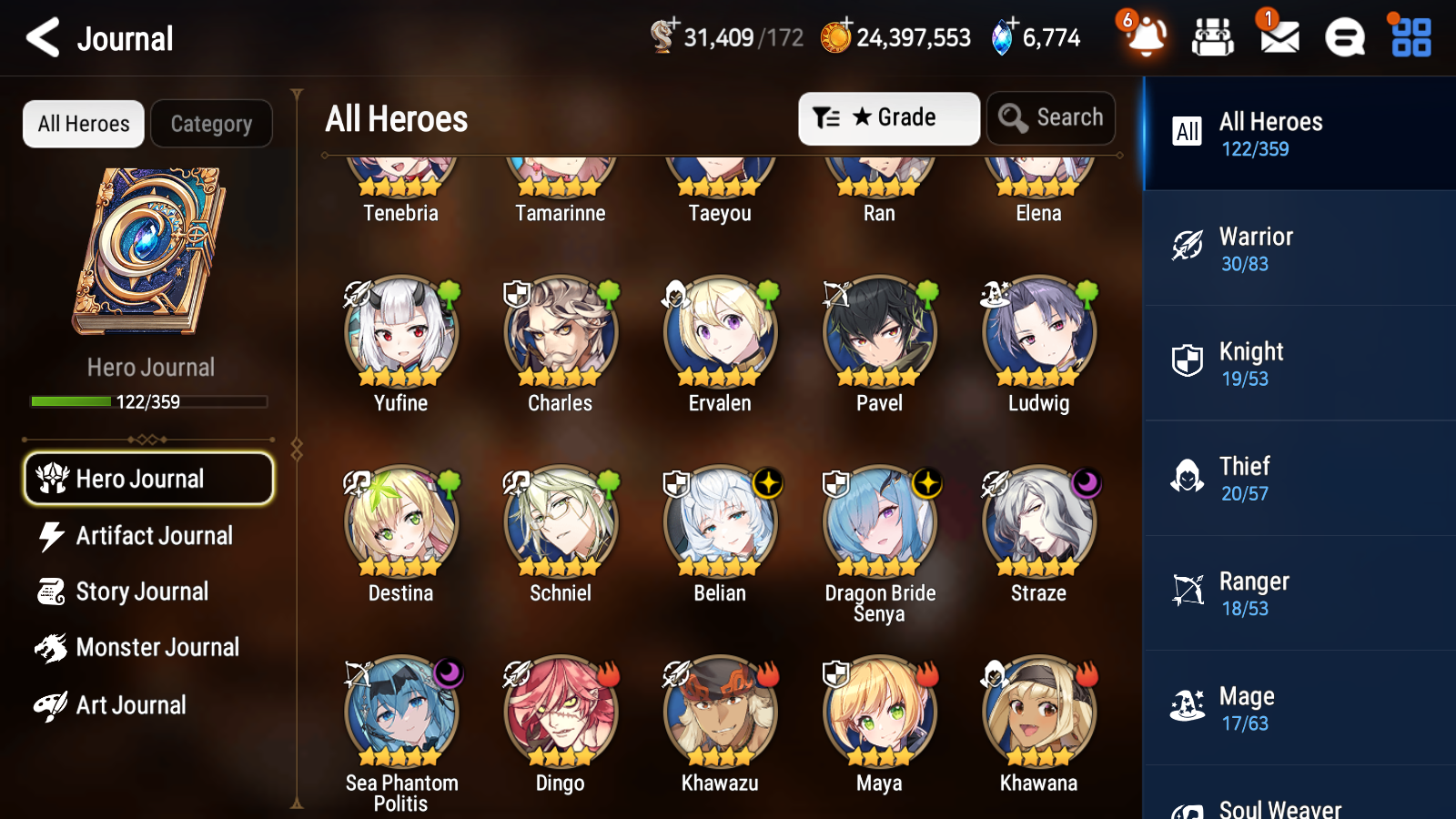Image resolution: width=1456 pixels, height=819 pixels.
Task: Switch to the Category tab
Action: coord(212,124)
